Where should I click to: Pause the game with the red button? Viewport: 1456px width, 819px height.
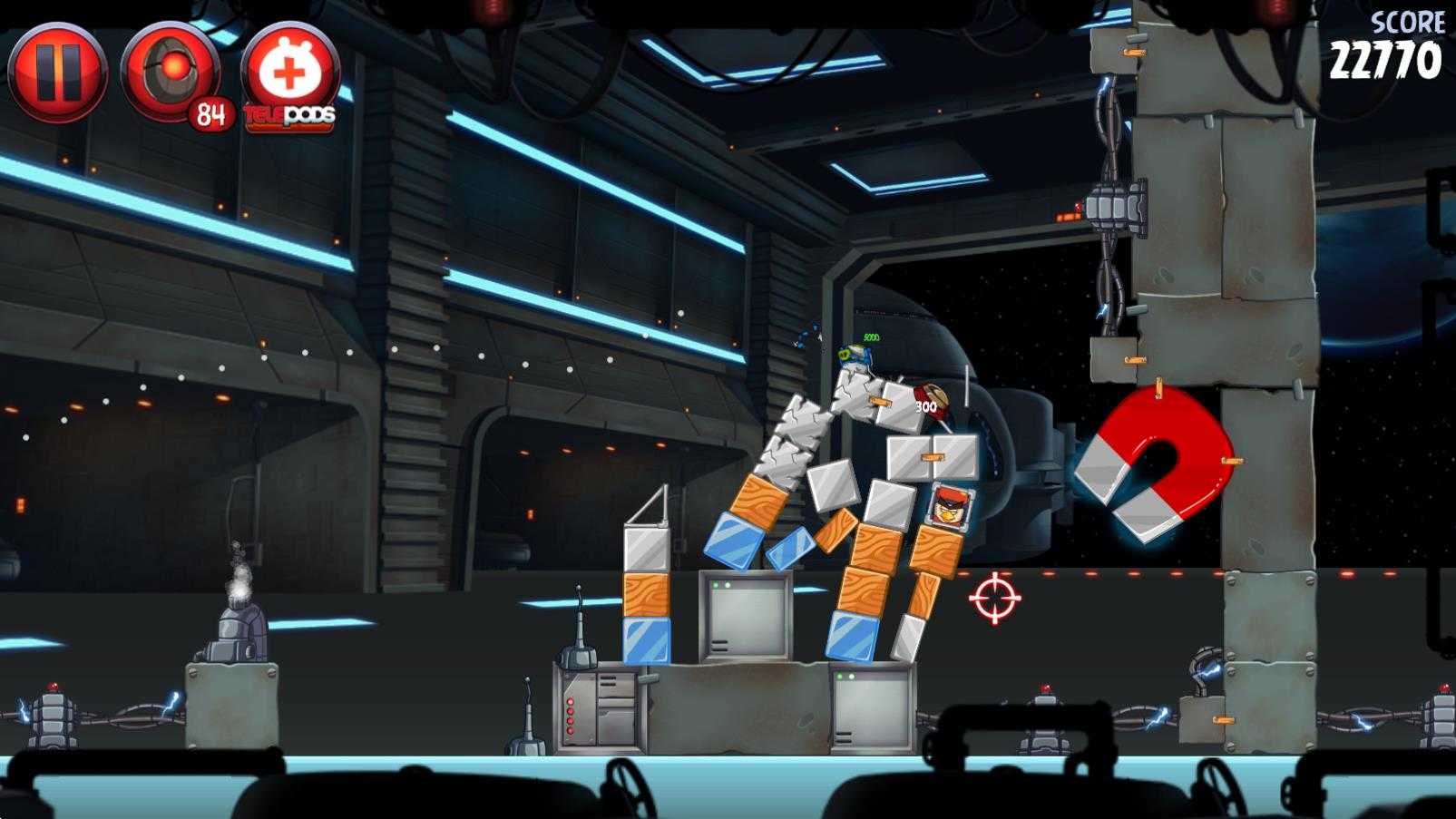tap(58, 73)
